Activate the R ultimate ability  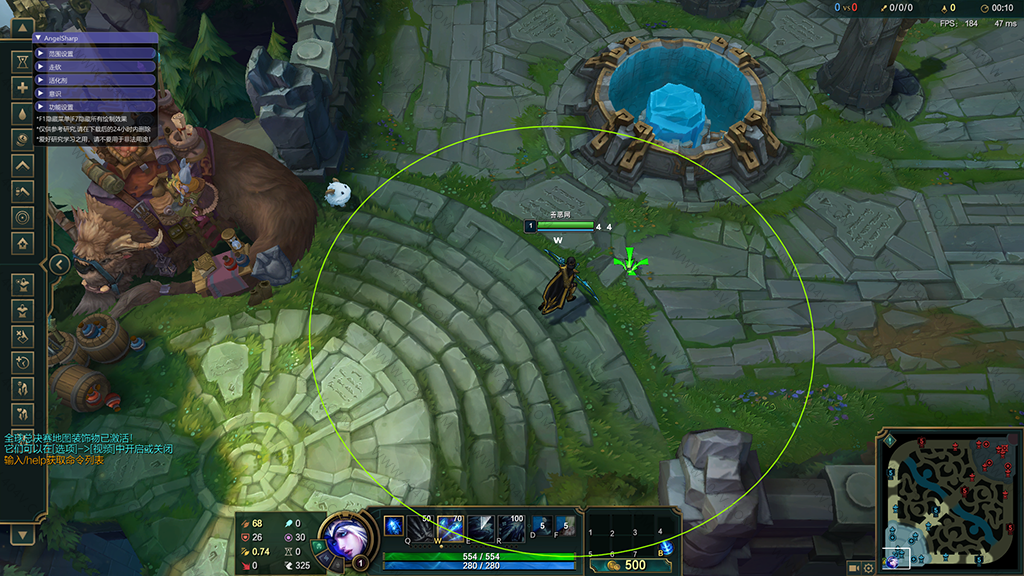(511, 526)
